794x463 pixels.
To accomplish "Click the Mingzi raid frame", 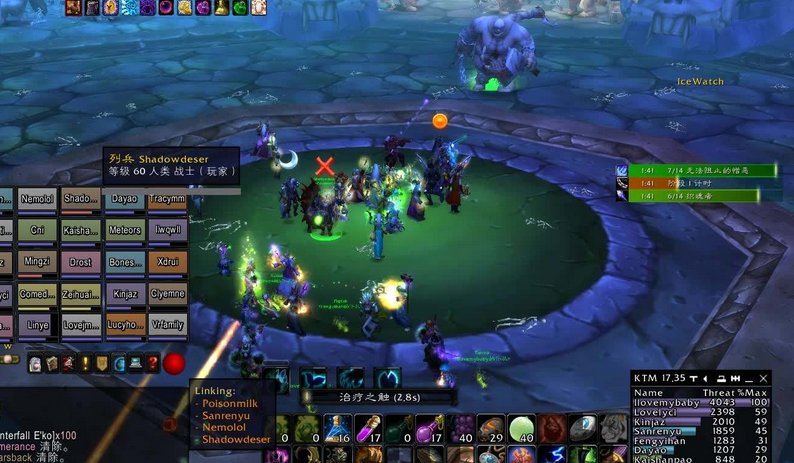I will (36, 262).
